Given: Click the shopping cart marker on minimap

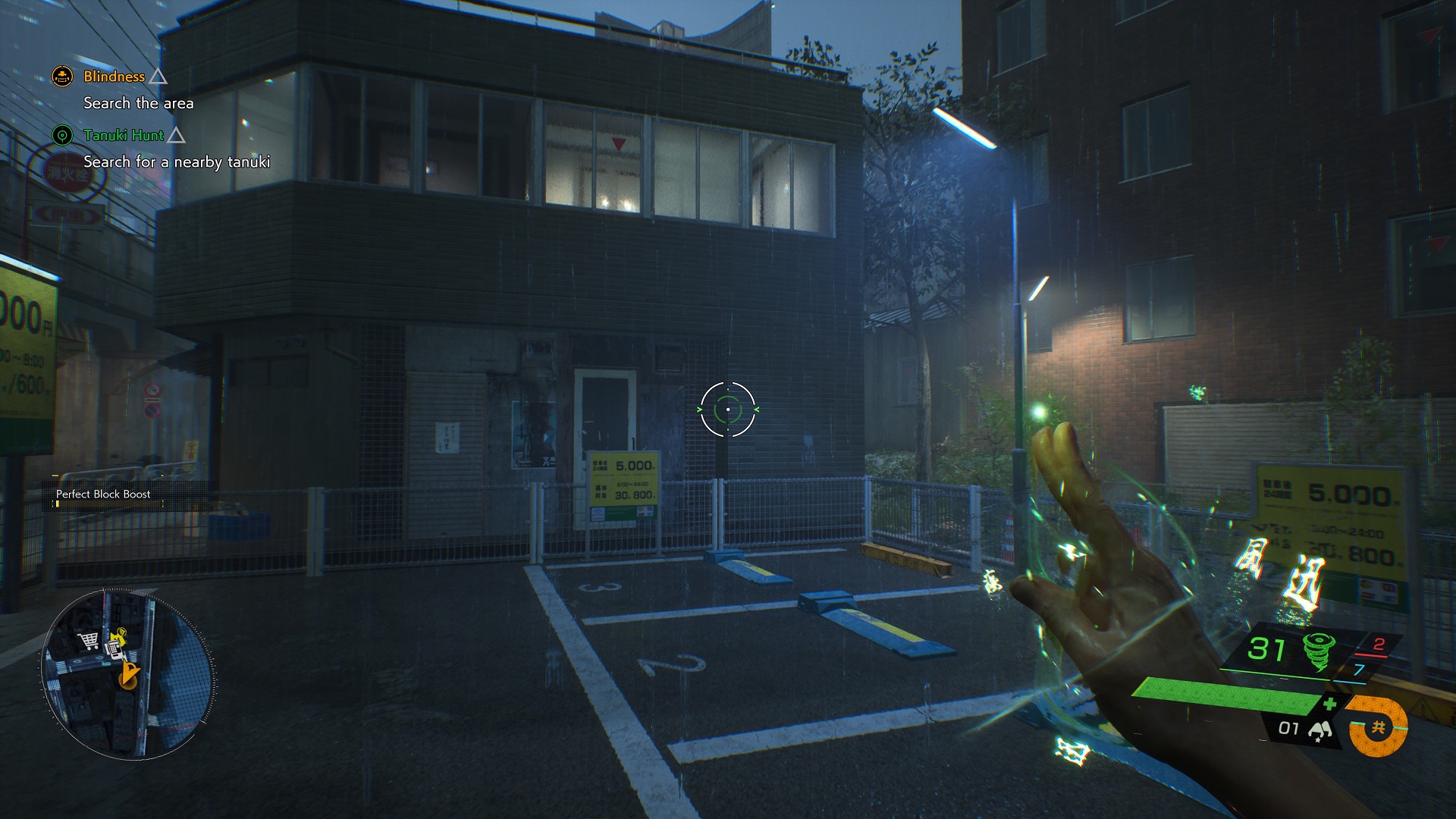Looking at the screenshot, I should pyautogui.click(x=89, y=641).
